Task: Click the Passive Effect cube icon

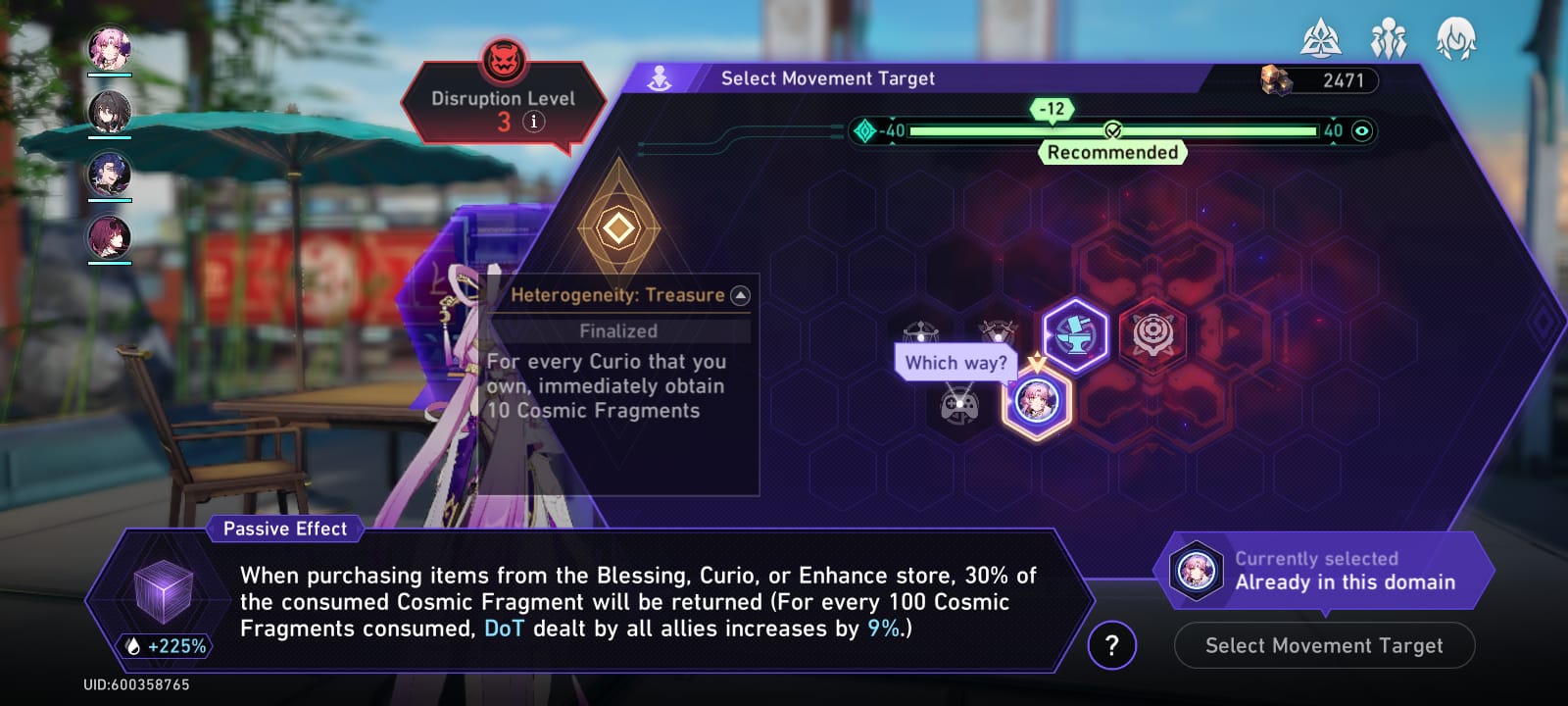Action: [x=162, y=593]
